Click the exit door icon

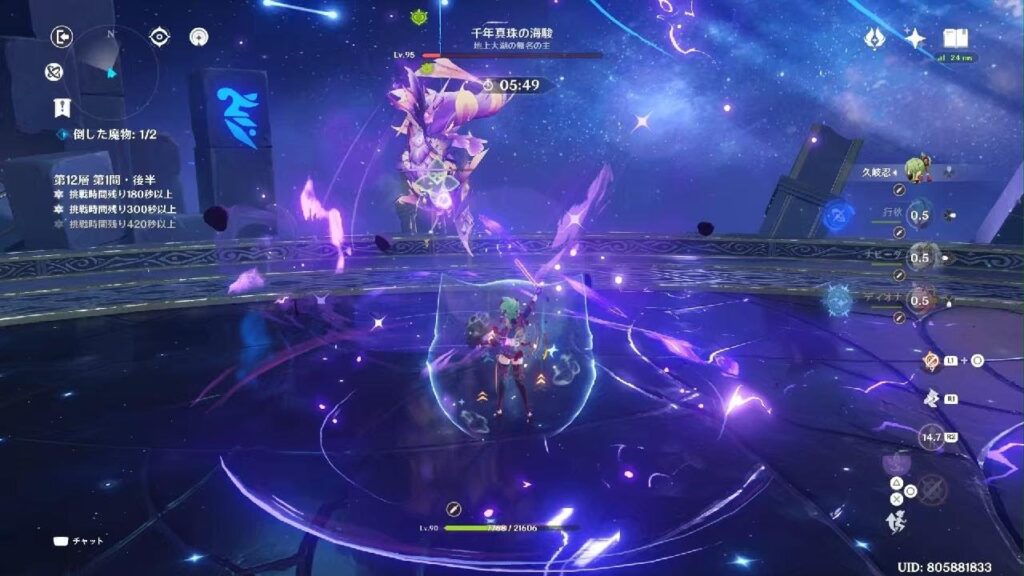(x=62, y=37)
